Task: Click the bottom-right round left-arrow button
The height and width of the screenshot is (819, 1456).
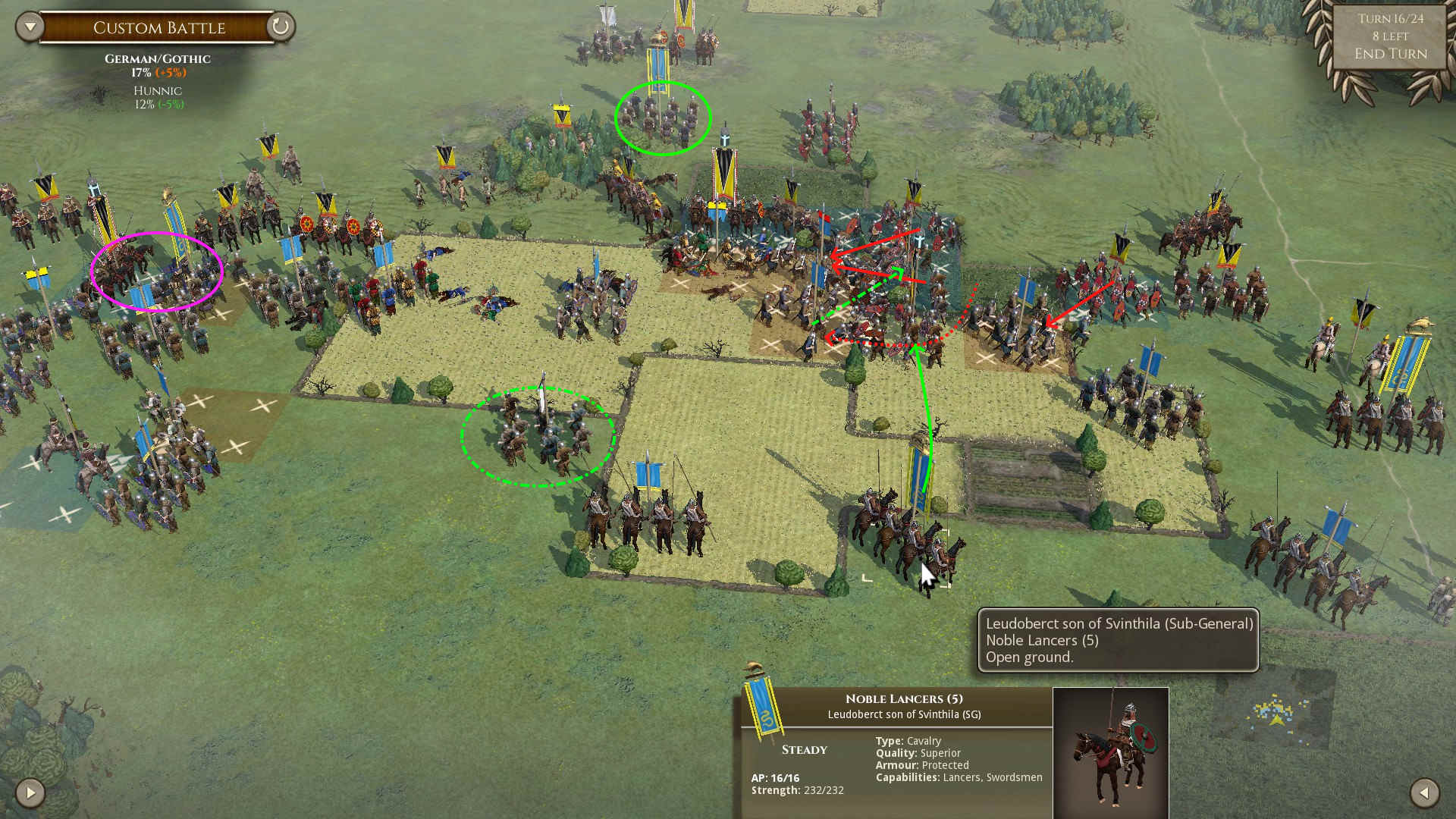Action: [1424, 793]
